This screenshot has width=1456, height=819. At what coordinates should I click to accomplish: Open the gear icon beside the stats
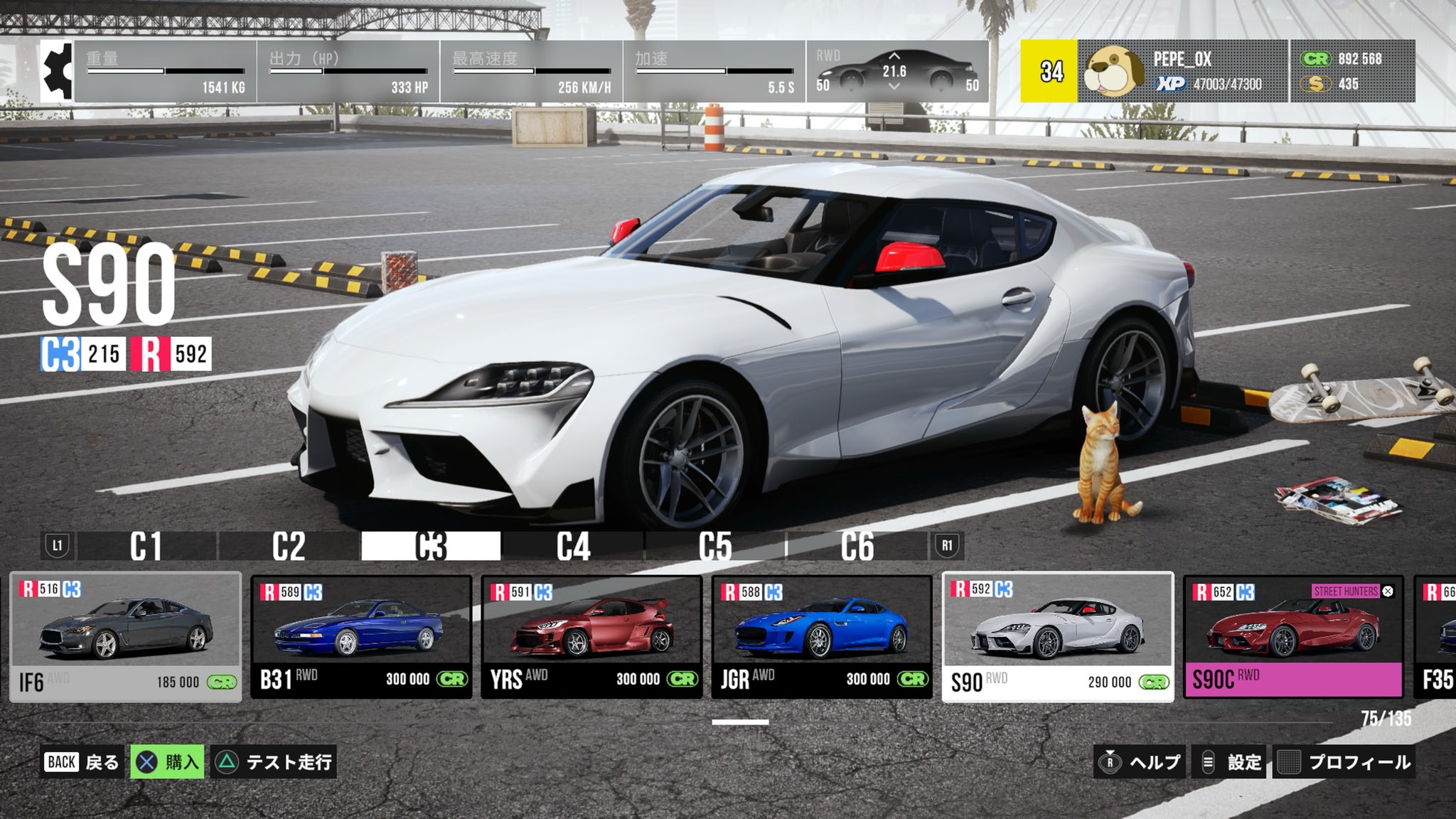point(57,71)
